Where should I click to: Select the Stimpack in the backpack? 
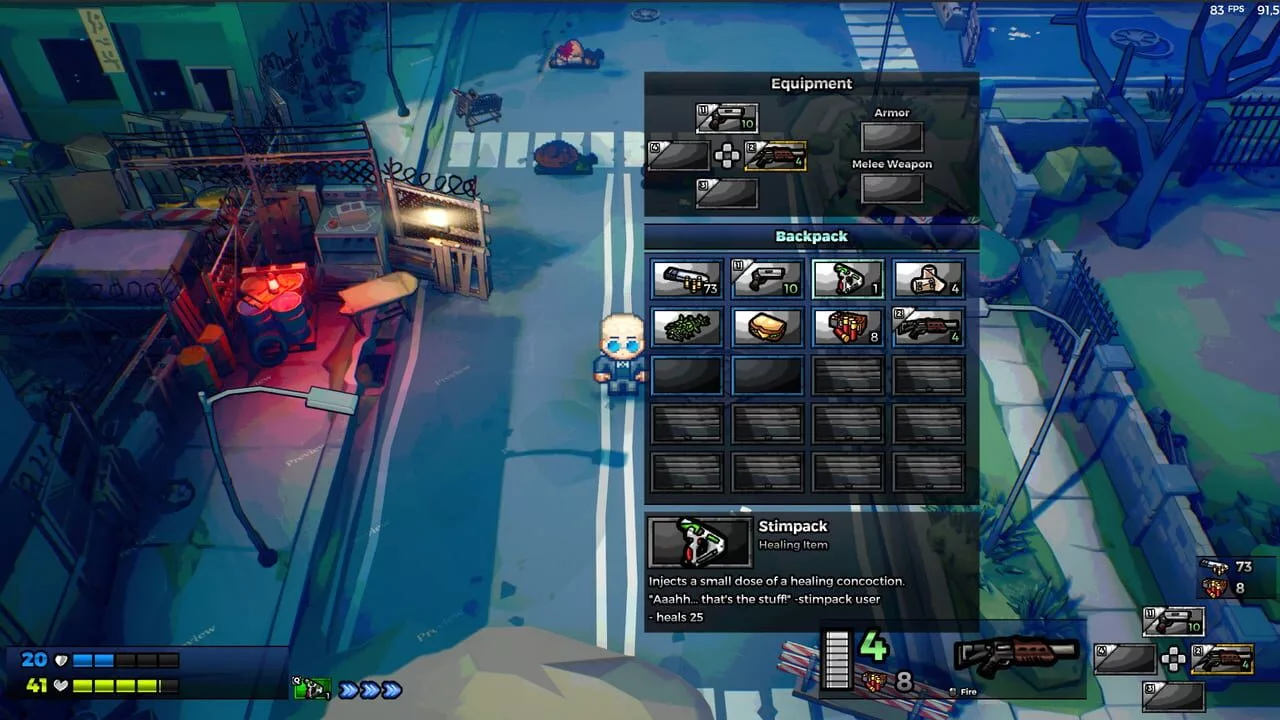[847, 279]
